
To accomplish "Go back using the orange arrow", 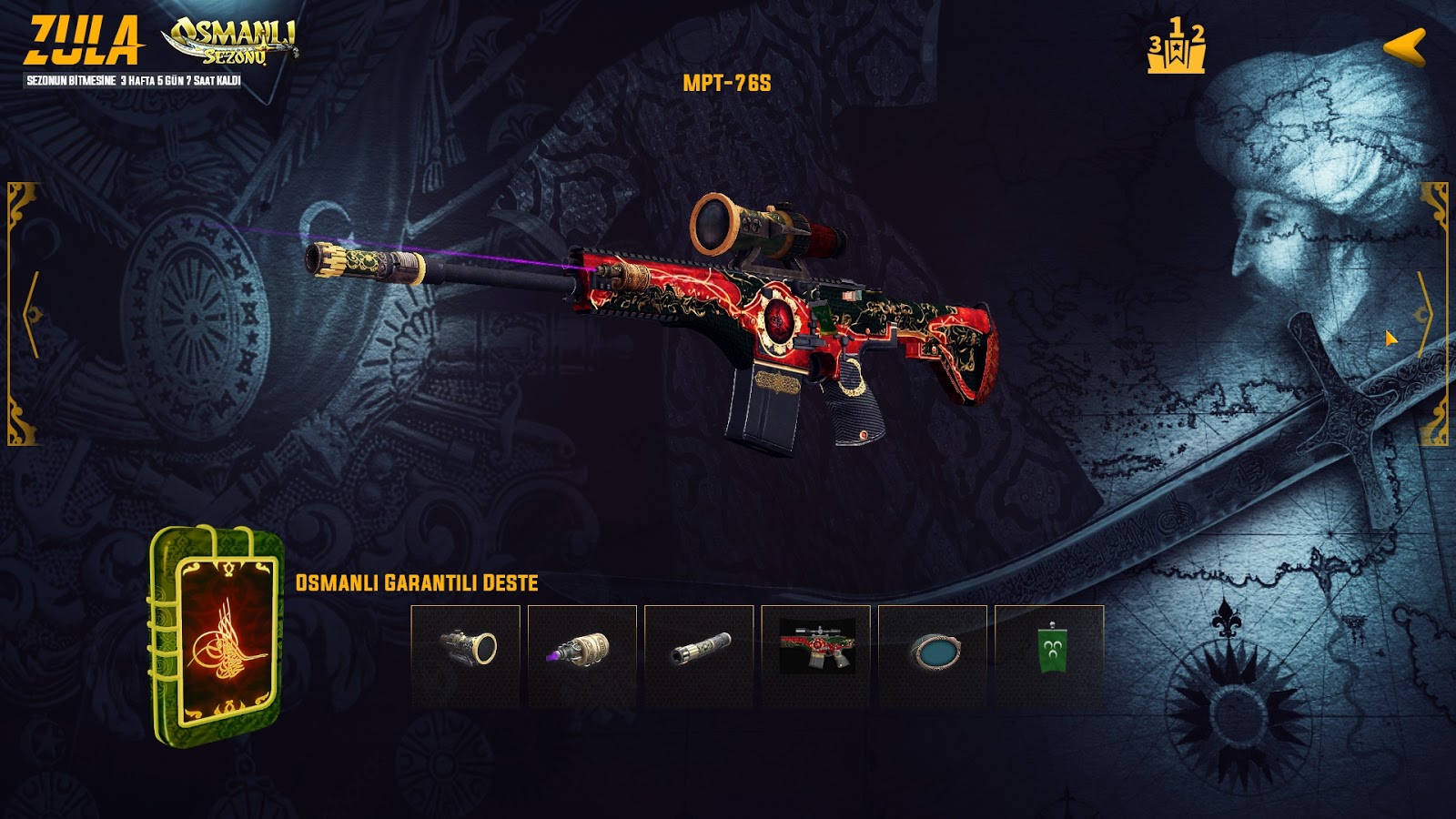I will click(x=1404, y=46).
